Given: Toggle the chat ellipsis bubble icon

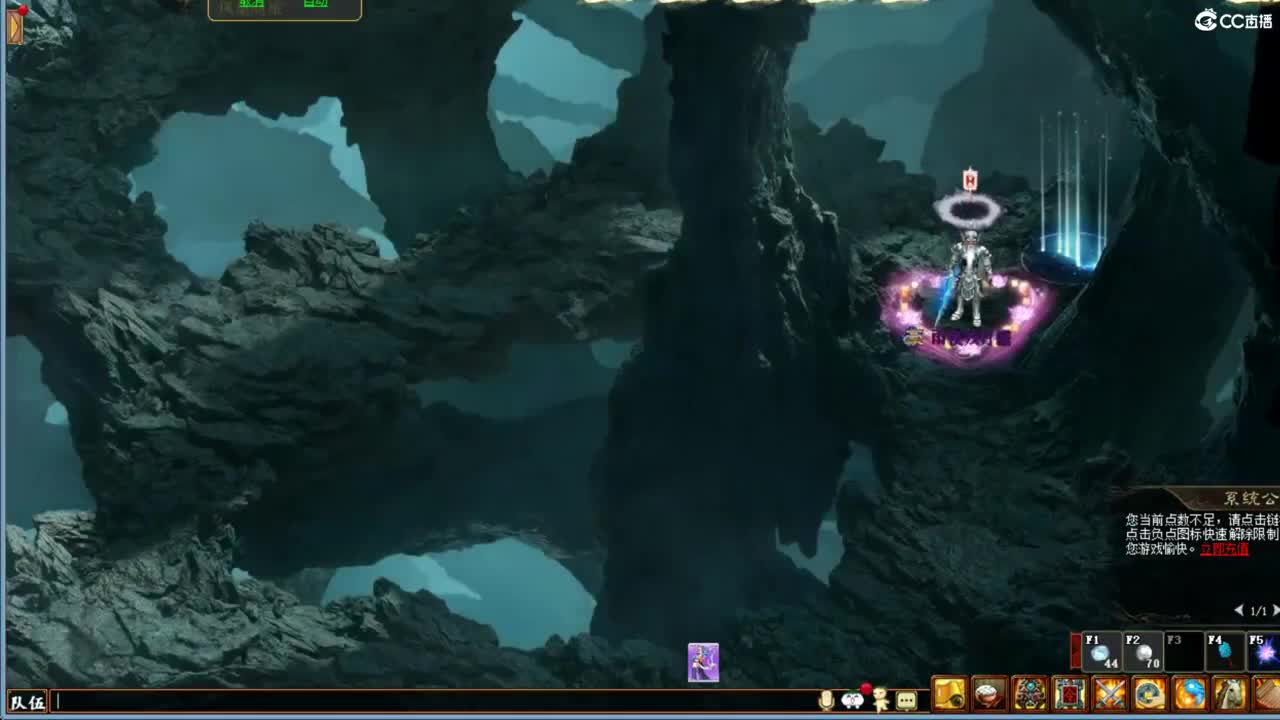Looking at the screenshot, I should coord(906,700).
